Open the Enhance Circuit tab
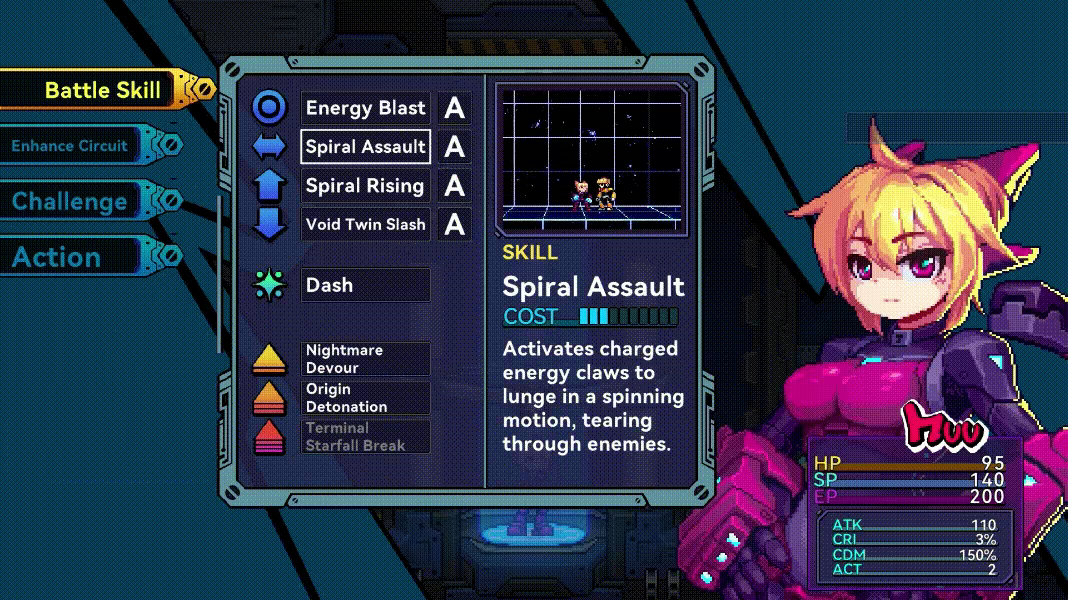 tap(70, 146)
